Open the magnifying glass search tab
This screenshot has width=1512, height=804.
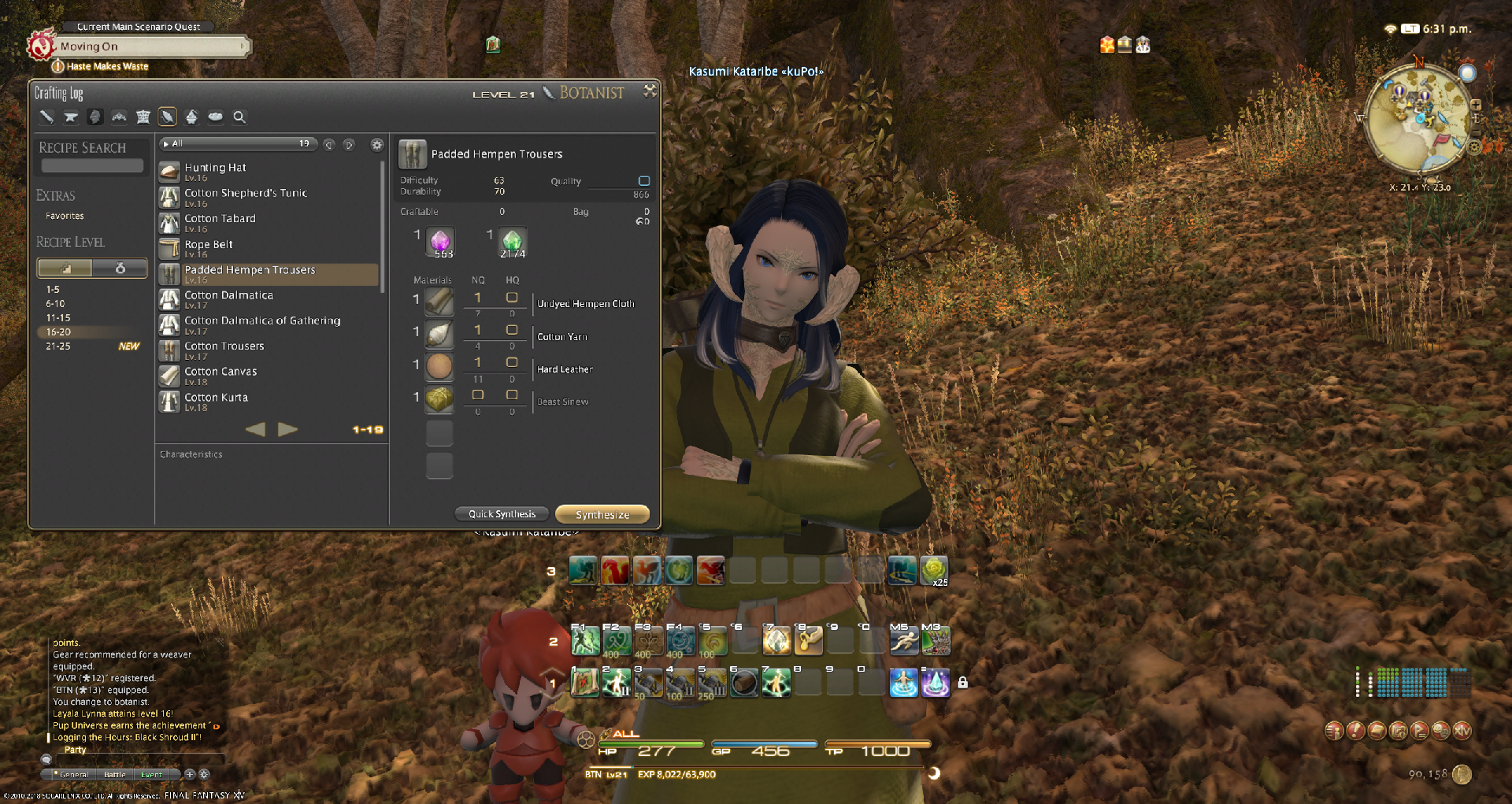pyautogui.click(x=239, y=117)
